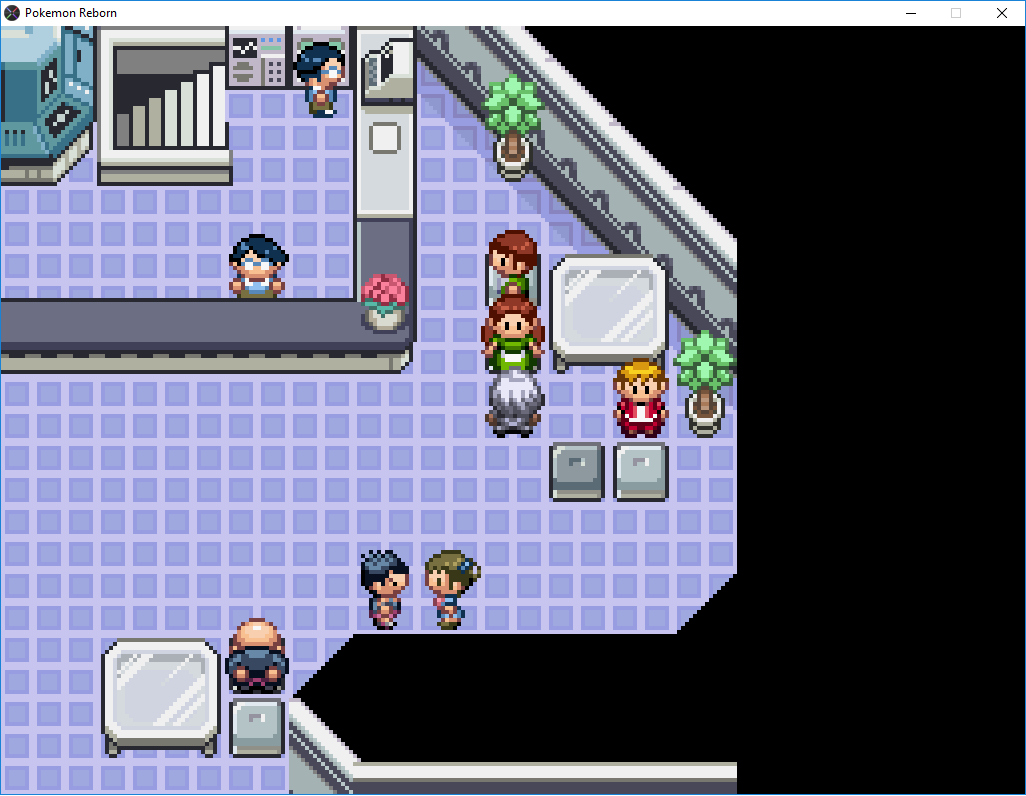Screen dimensions: 1026x796
Task: Minimize the Pokemon Reborn window
Action: click(911, 13)
